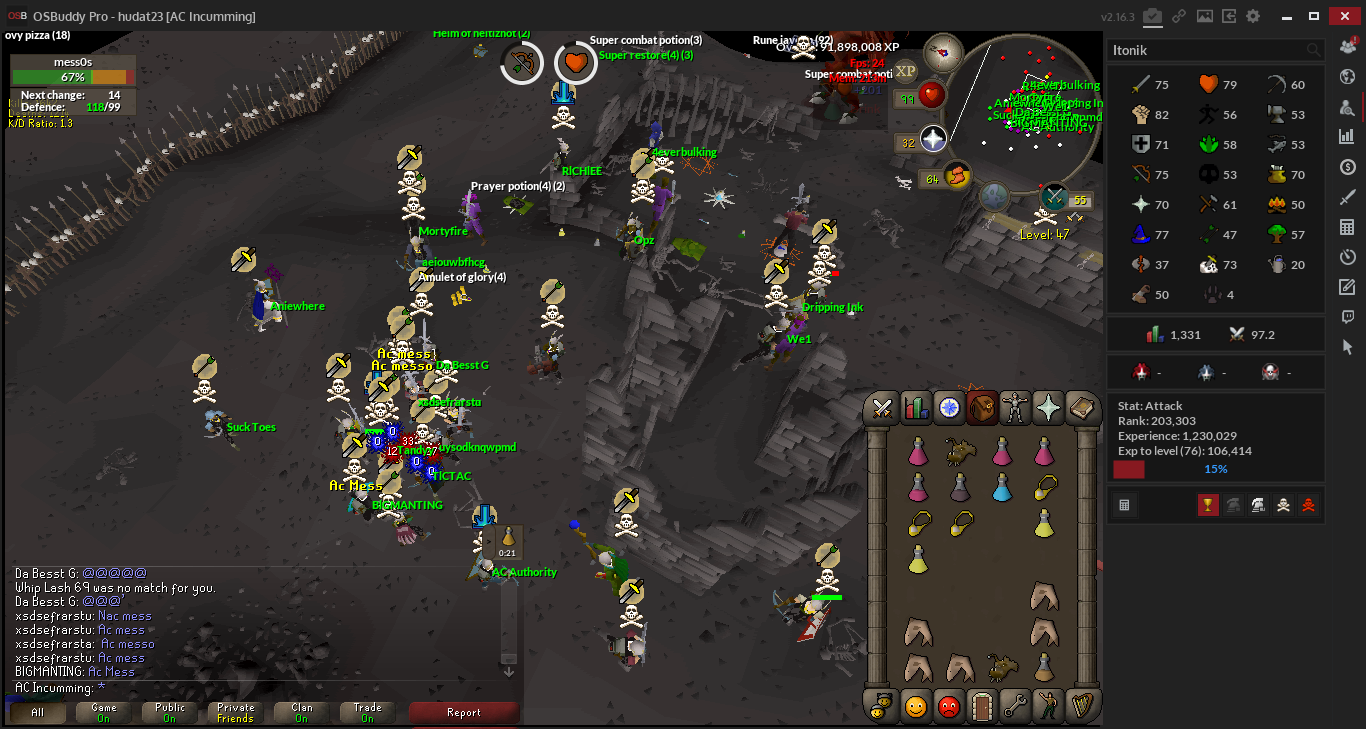Show the Prayer tab
This screenshot has height=729, width=1366.
pos(1048,408)
